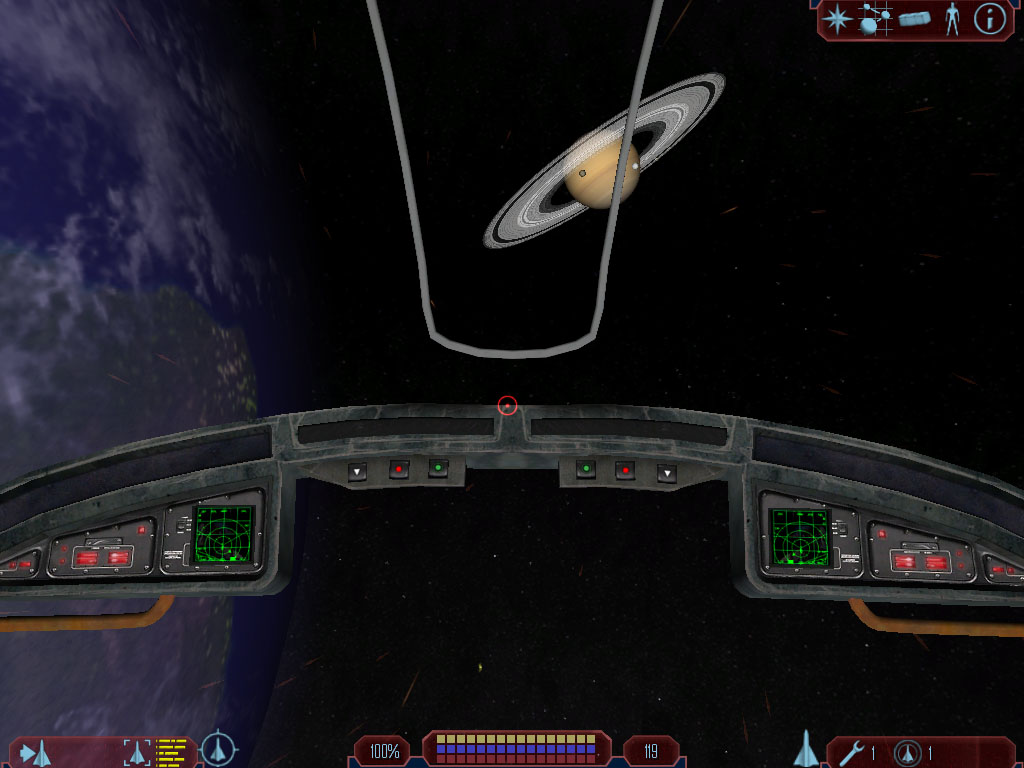Toggle the ship-in-crosshair circle icon
Viewport: 1024px width, 768px height.
(217, 749)
